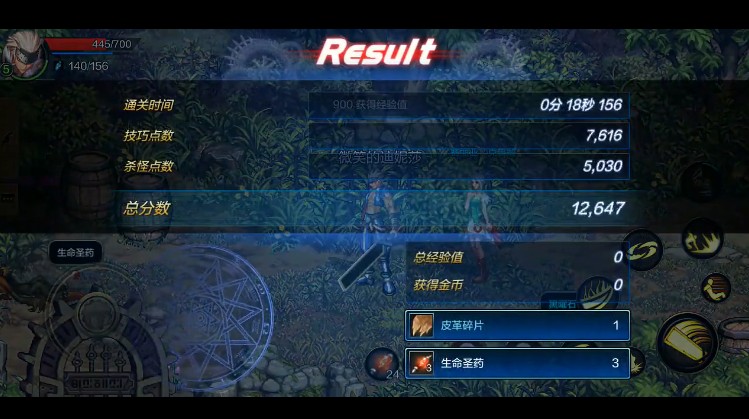The width and height of the screenshot is (749, 419).
Task: Activate the swirling slash skill icon
Action: pos(643,250)
